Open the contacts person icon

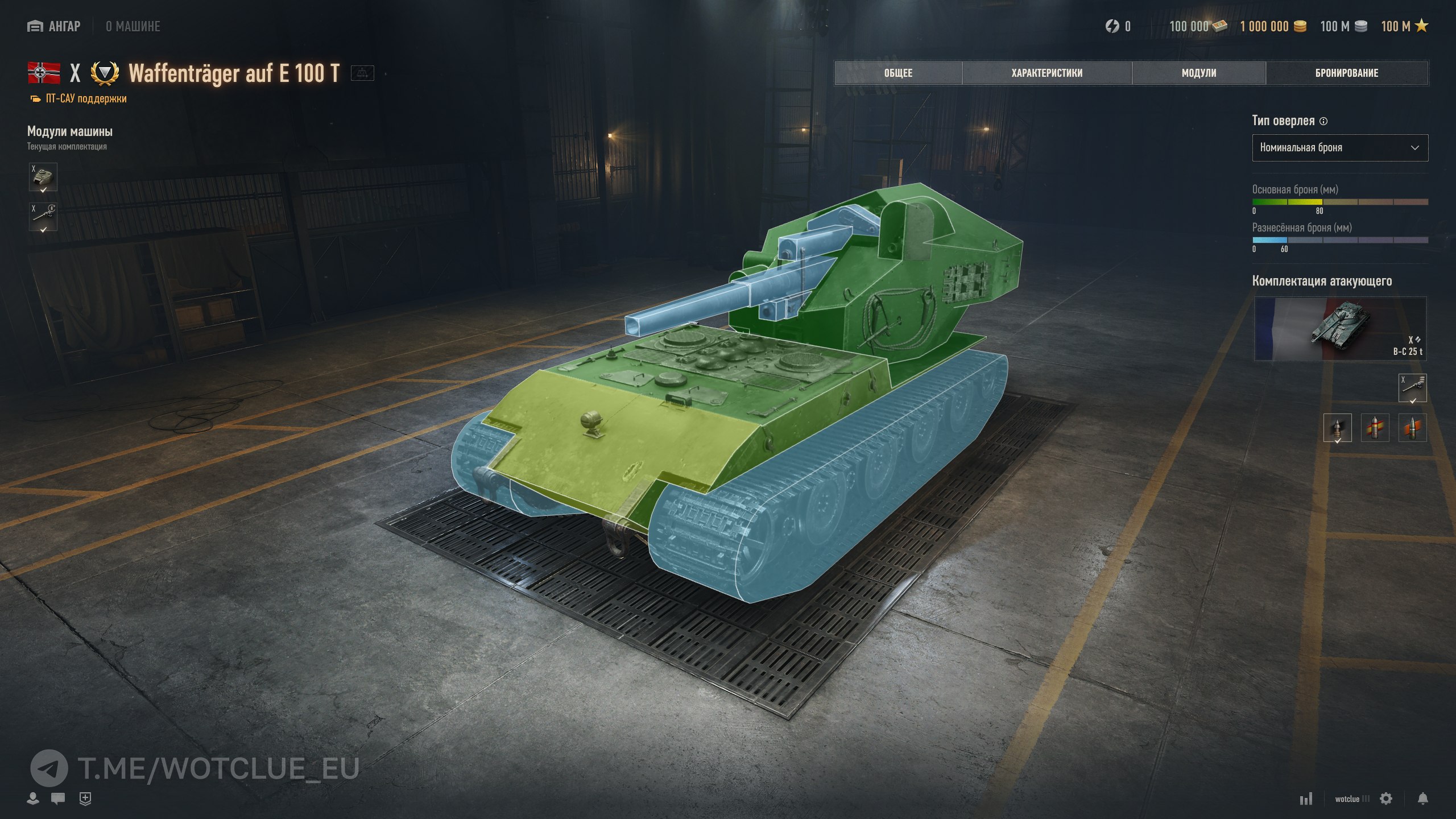coord(33,799)
